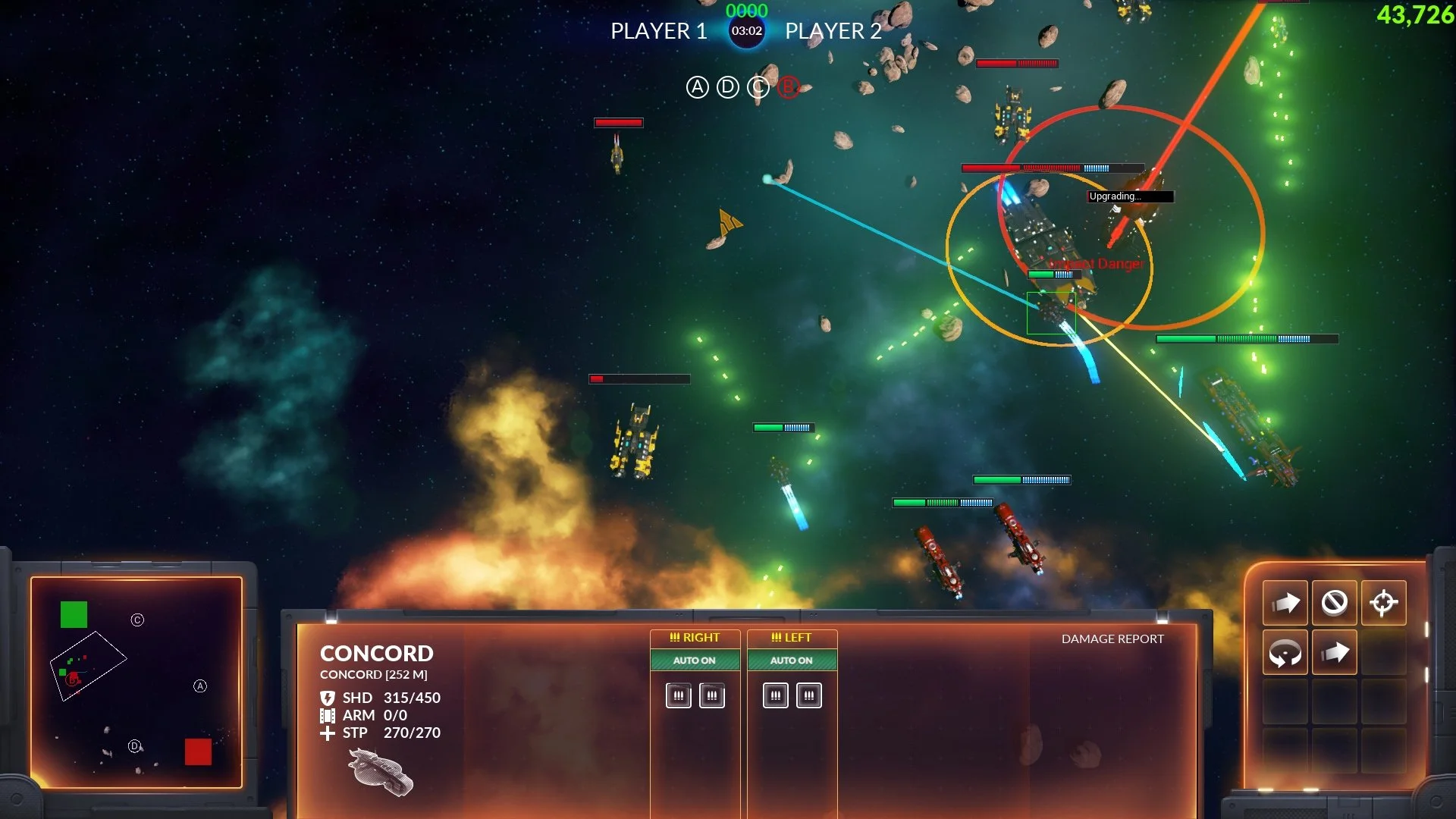Select the crosshair target command
Image resolution: width=1456 pixels, height=819 pixels.
coord(1383,603)
